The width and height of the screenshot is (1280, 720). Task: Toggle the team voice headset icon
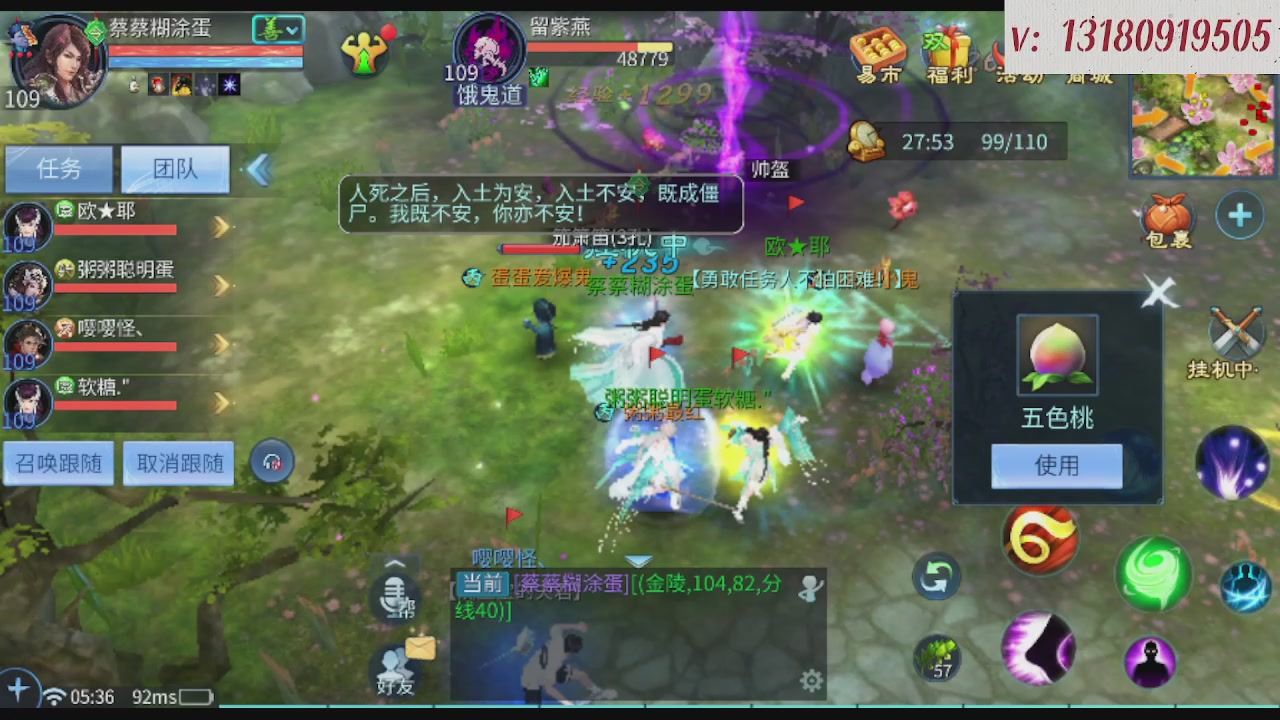coord(272,461)
